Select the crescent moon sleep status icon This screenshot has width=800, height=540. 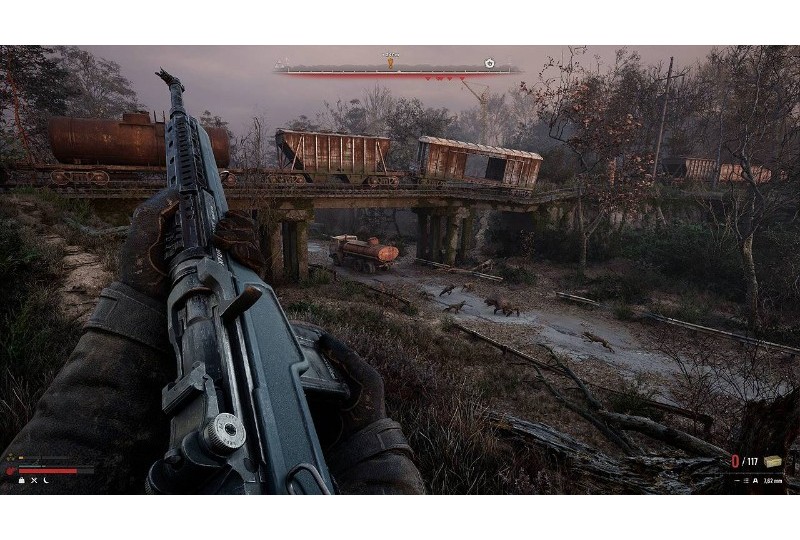point(46,481)
